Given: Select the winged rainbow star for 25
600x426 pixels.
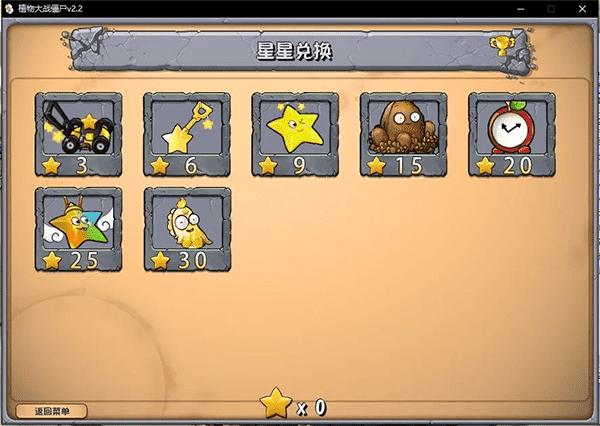Looking at the screenshot, I should [78, 230].
